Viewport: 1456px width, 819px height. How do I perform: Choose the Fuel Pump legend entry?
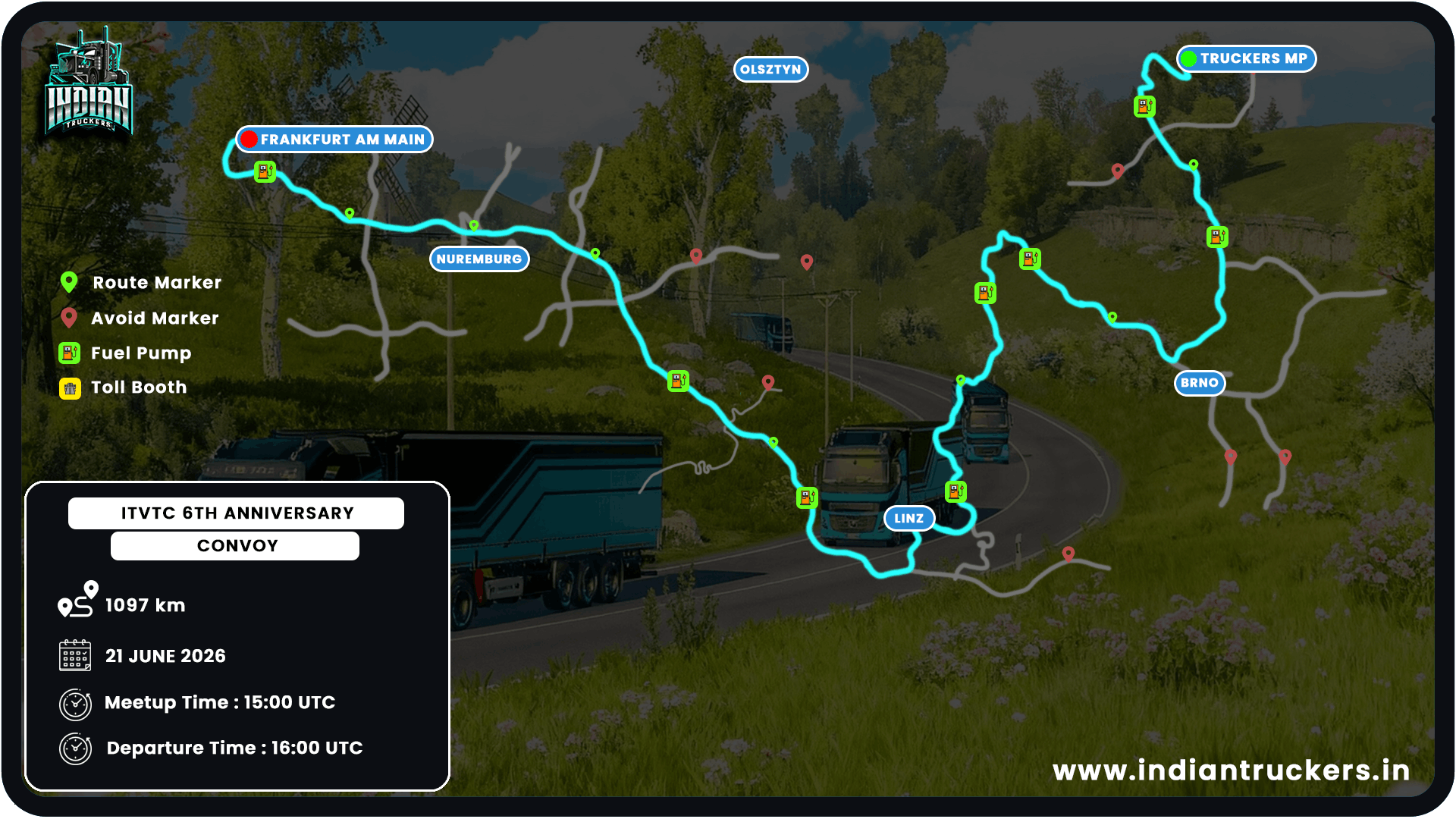click(x=126, y=353)
